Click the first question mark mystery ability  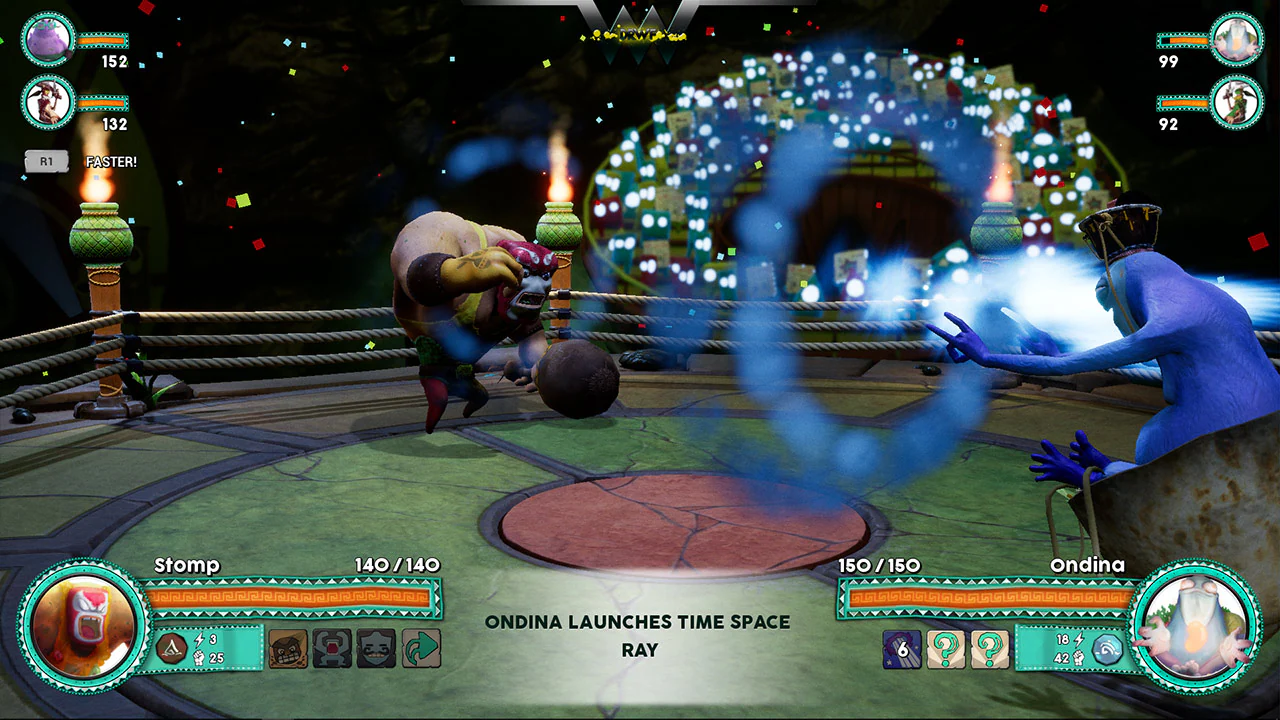(x=947, y=650)
